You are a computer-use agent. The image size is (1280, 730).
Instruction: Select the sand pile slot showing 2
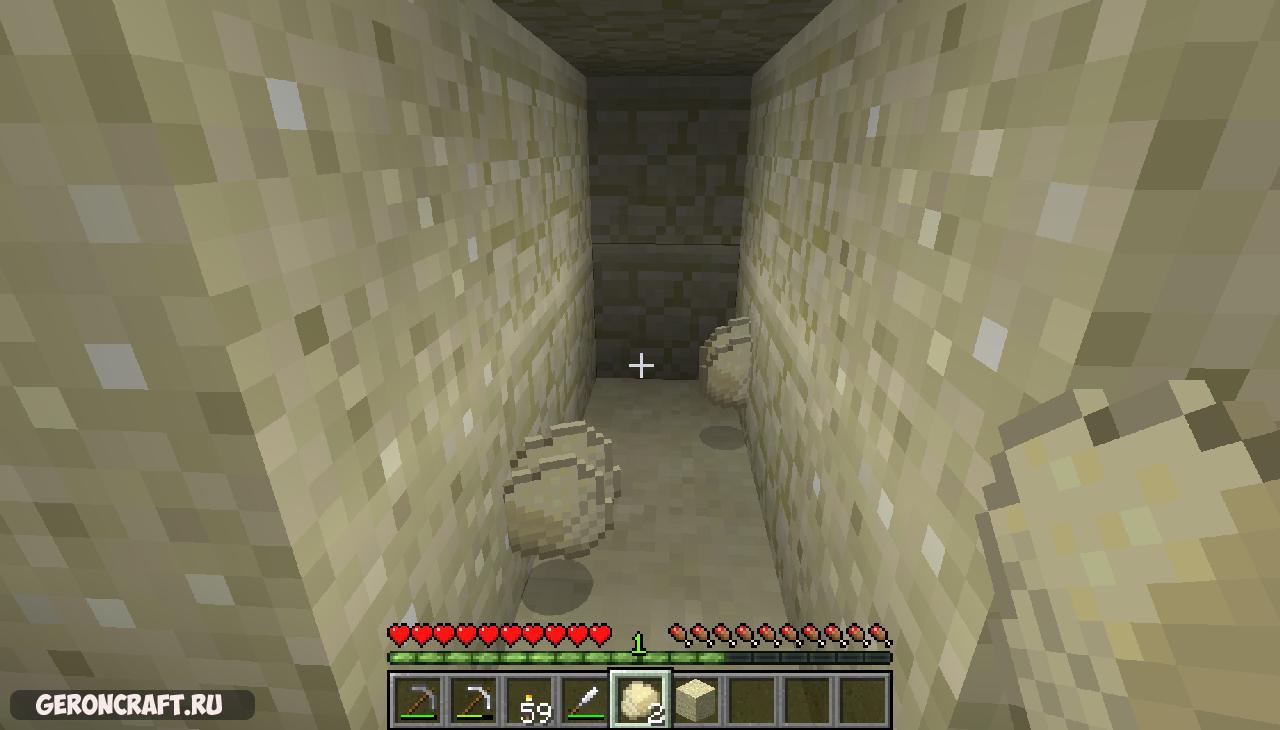(640, 699)
